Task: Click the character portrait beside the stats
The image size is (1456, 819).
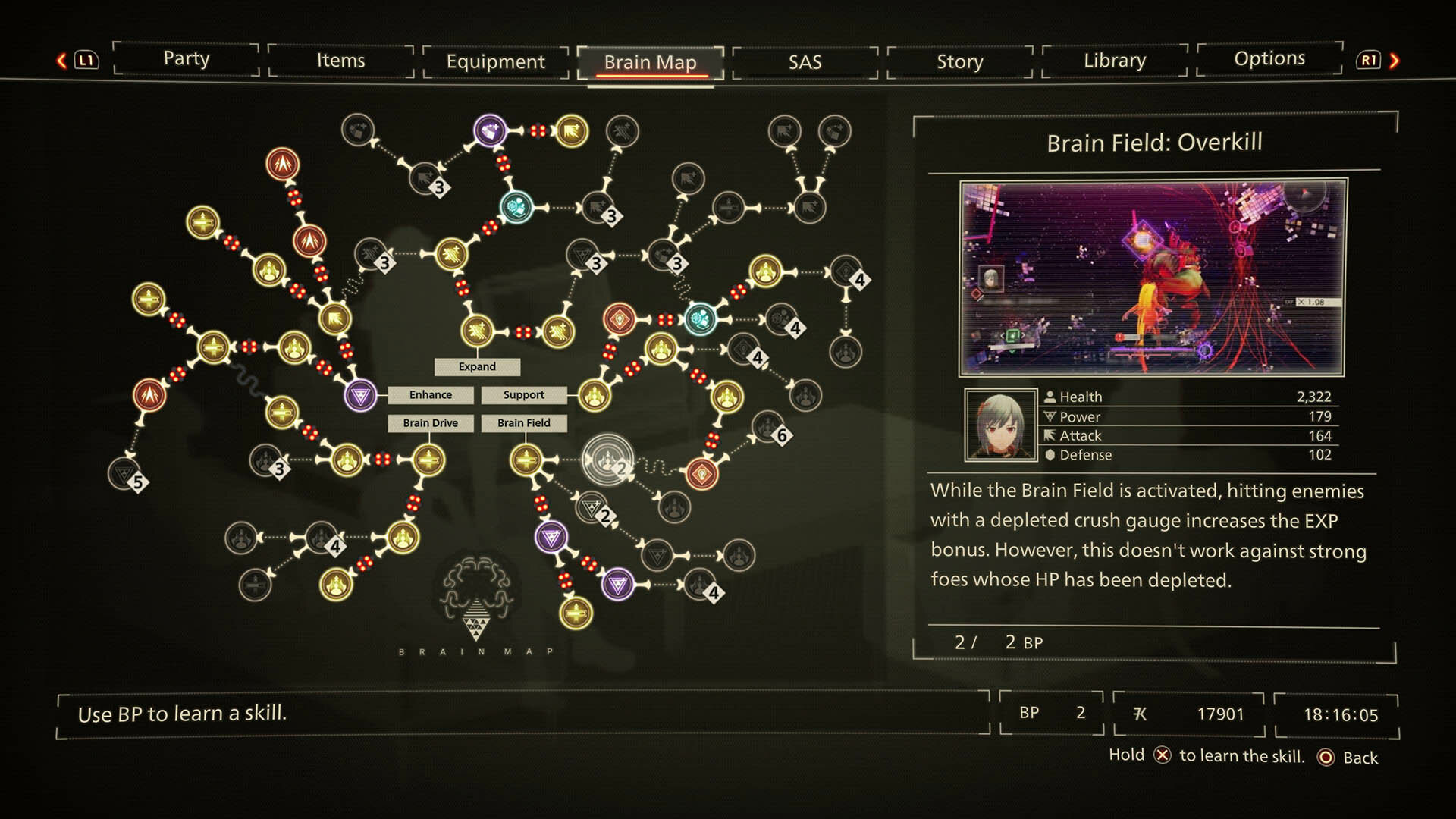Action: tap(1000, 425)
